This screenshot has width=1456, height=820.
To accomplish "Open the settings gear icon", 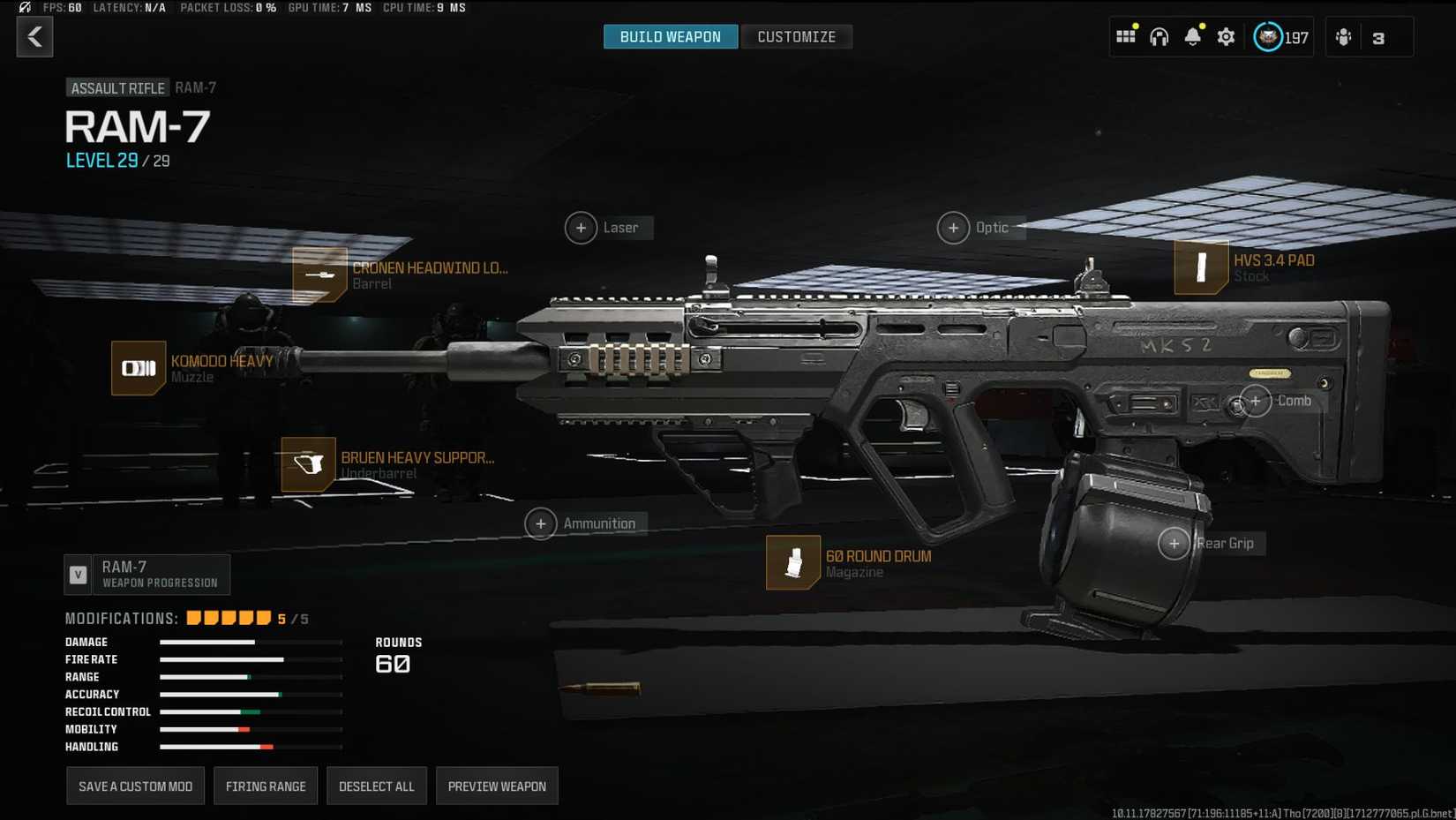I will pyautogui.click(x=1226, y=37).
